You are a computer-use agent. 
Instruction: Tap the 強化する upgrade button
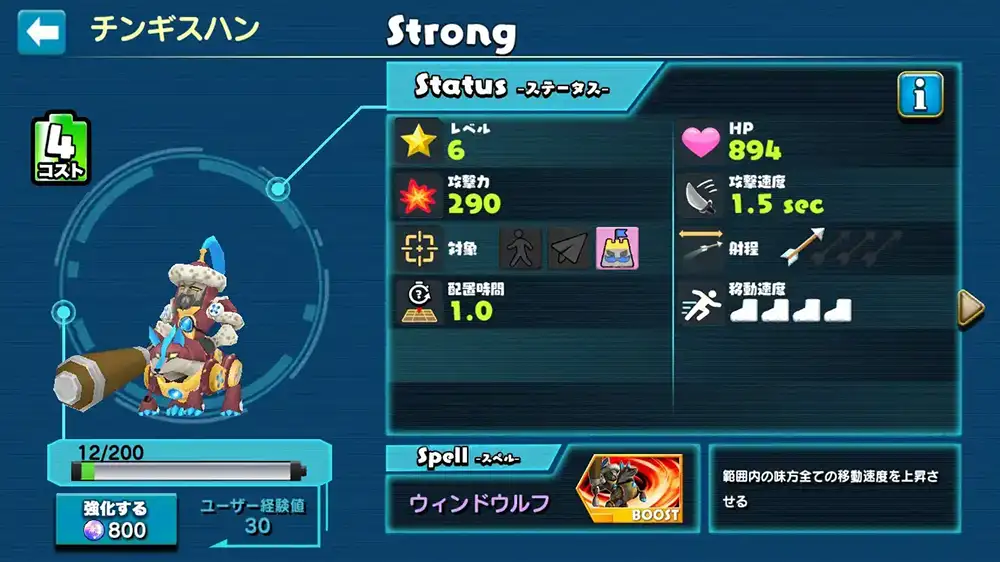click(x=116, y=519)
